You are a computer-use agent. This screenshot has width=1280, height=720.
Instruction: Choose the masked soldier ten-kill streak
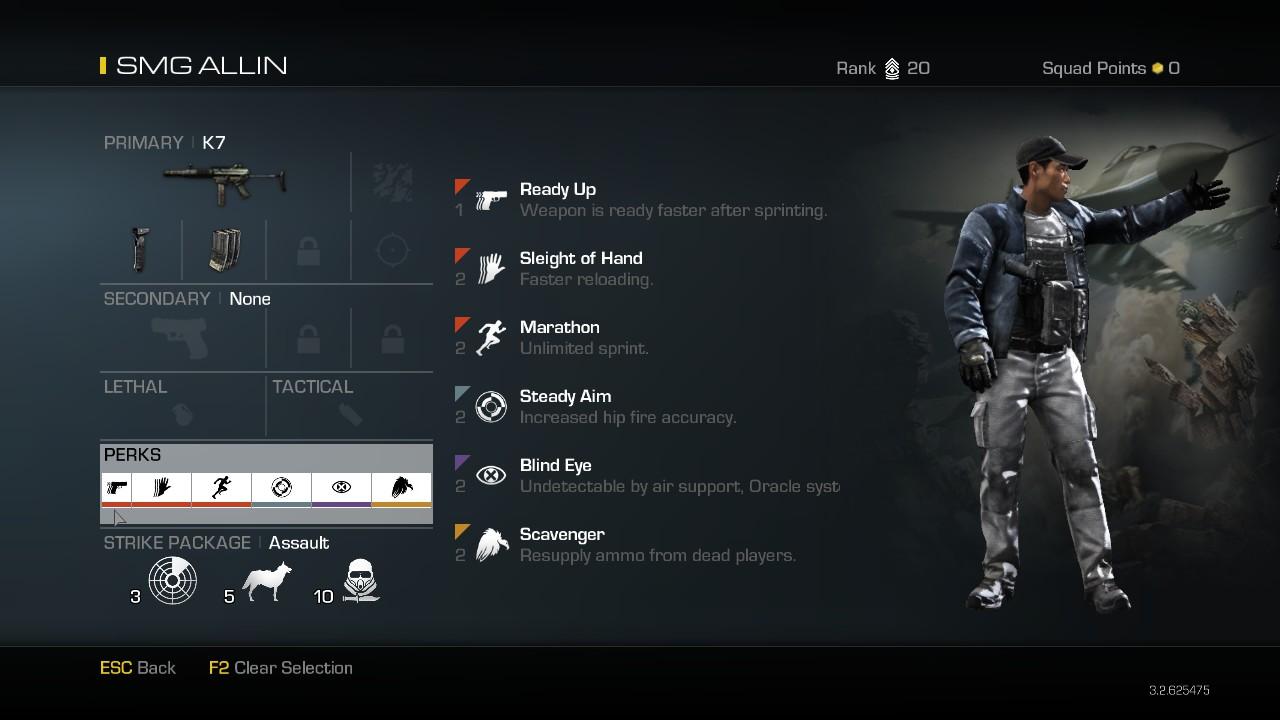coord(359,580)
